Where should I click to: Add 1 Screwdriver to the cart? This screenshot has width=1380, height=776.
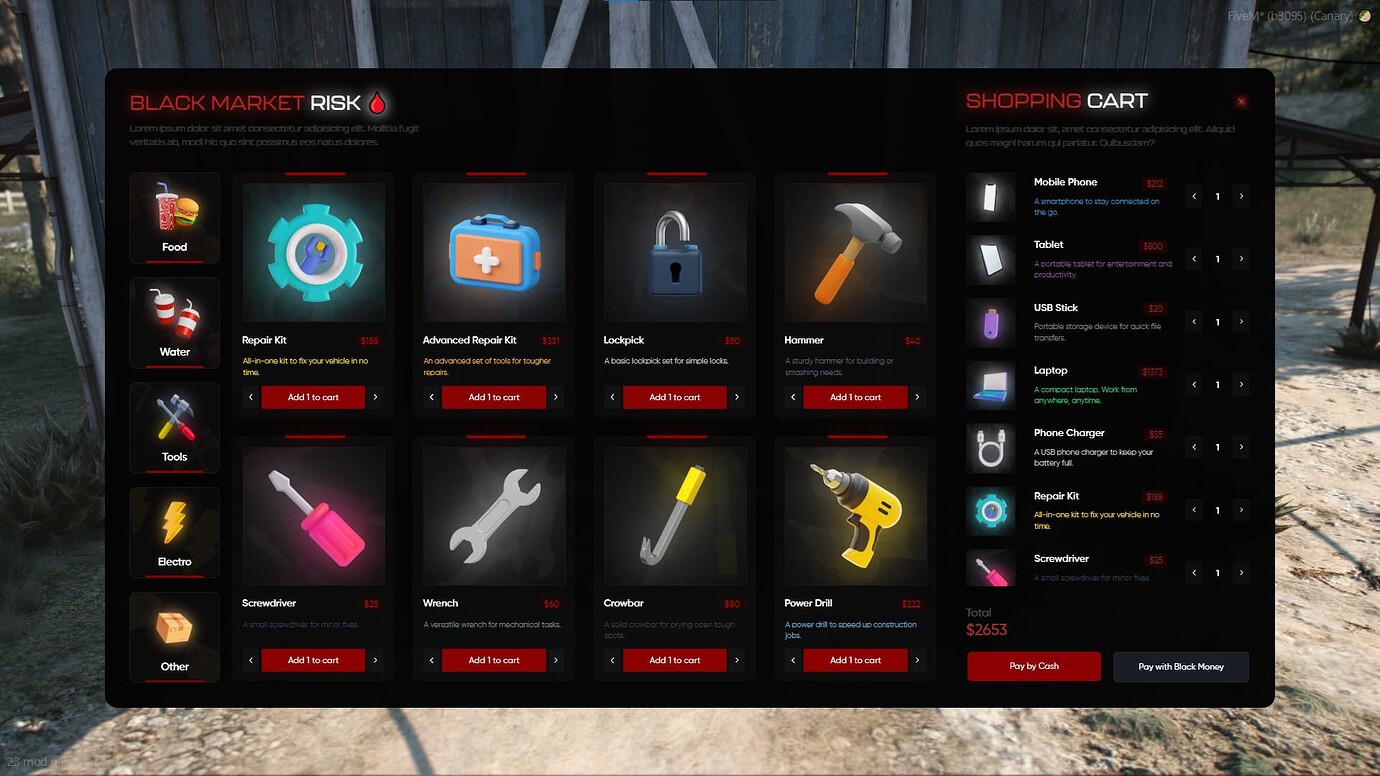click(313, 660)
